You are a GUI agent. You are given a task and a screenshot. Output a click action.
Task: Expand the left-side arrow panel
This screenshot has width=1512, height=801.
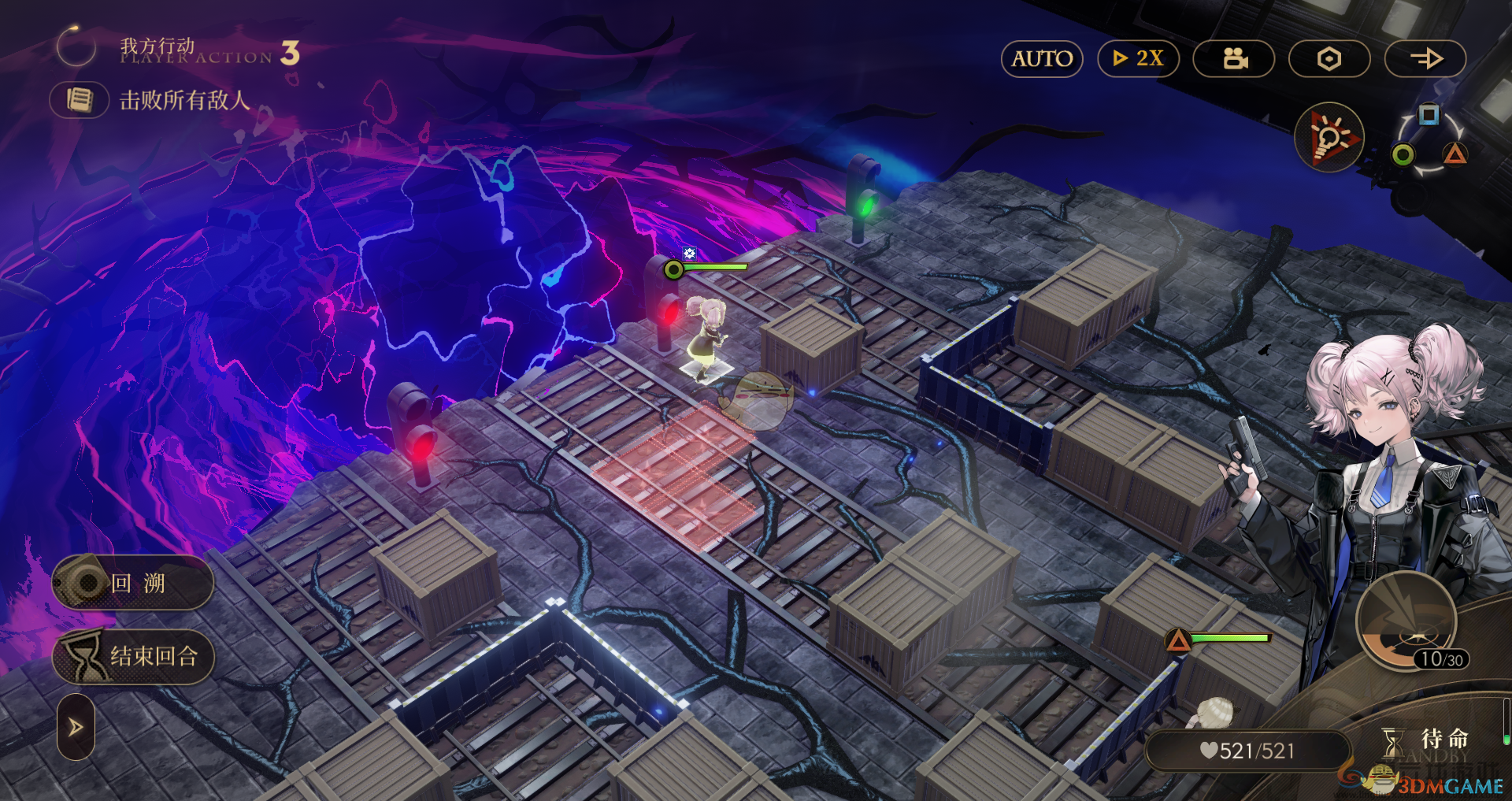(76, 726)
